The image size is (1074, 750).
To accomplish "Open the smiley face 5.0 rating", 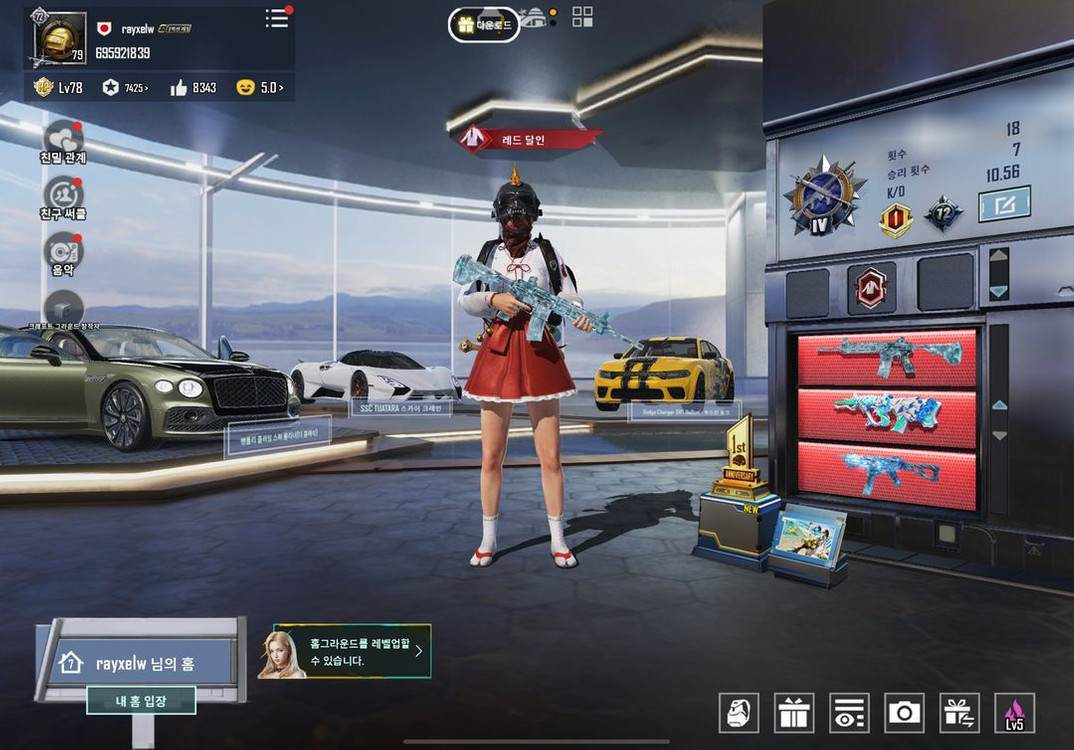I will (259, 88).
